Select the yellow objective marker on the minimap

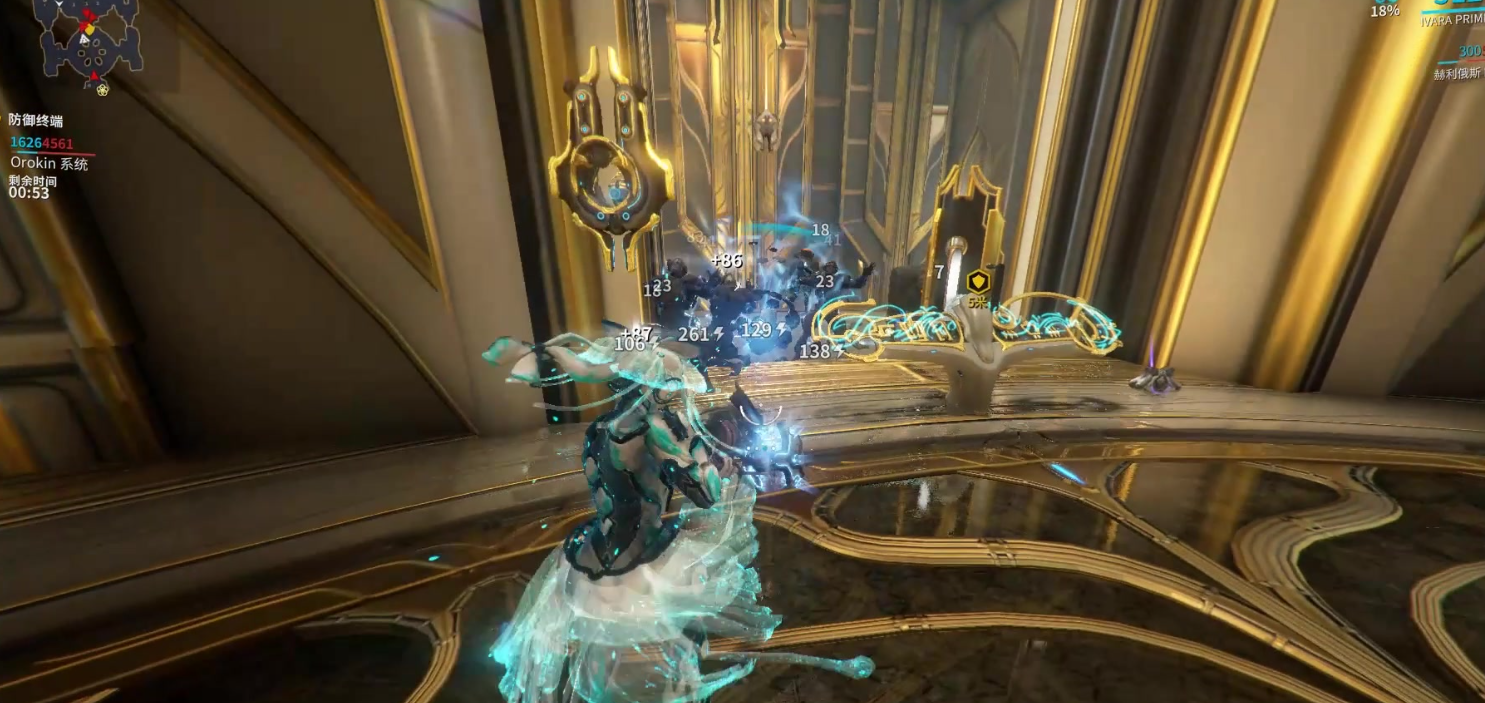92,31
